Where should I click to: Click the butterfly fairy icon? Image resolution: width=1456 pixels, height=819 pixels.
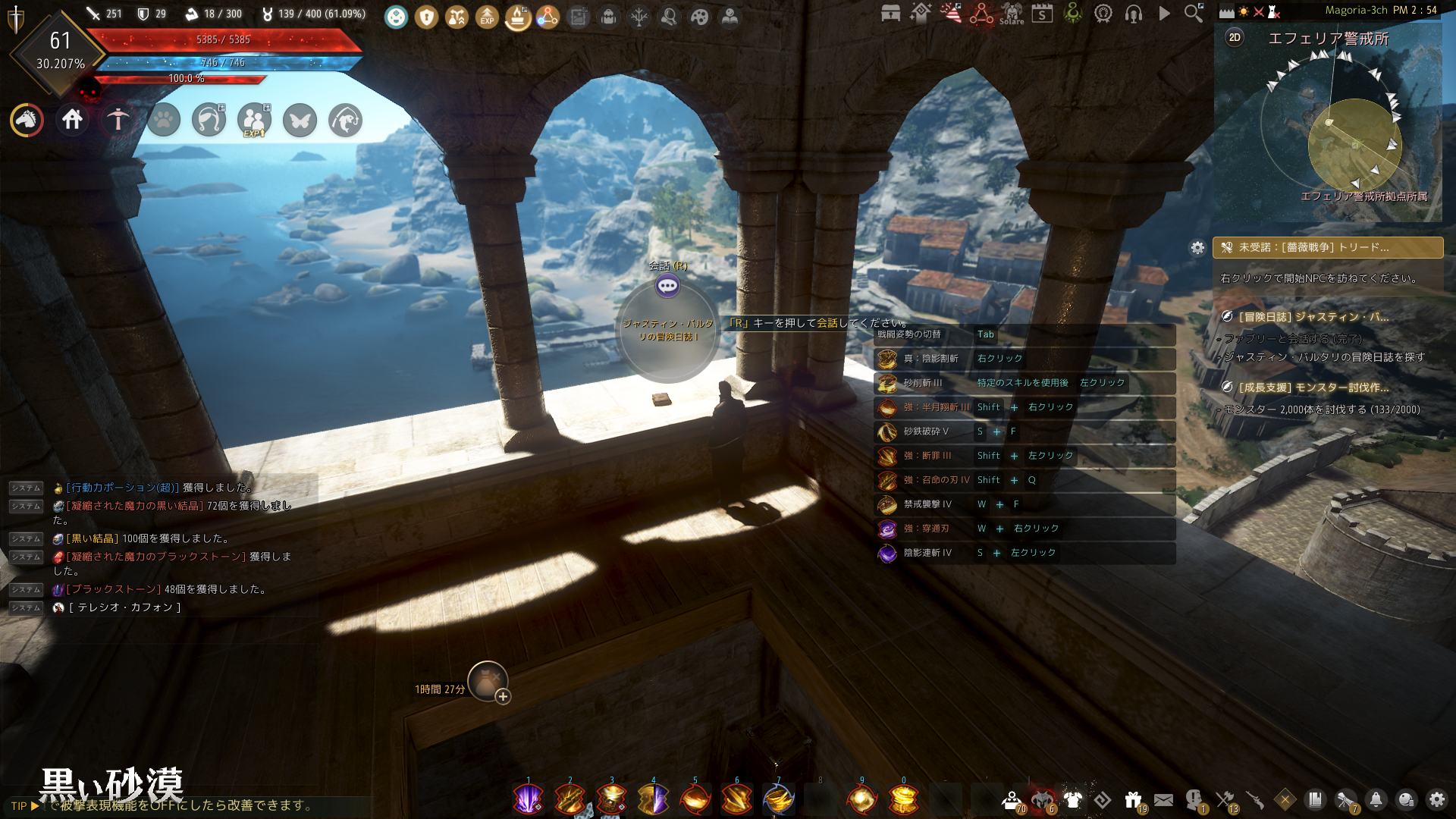pos(300,120)
